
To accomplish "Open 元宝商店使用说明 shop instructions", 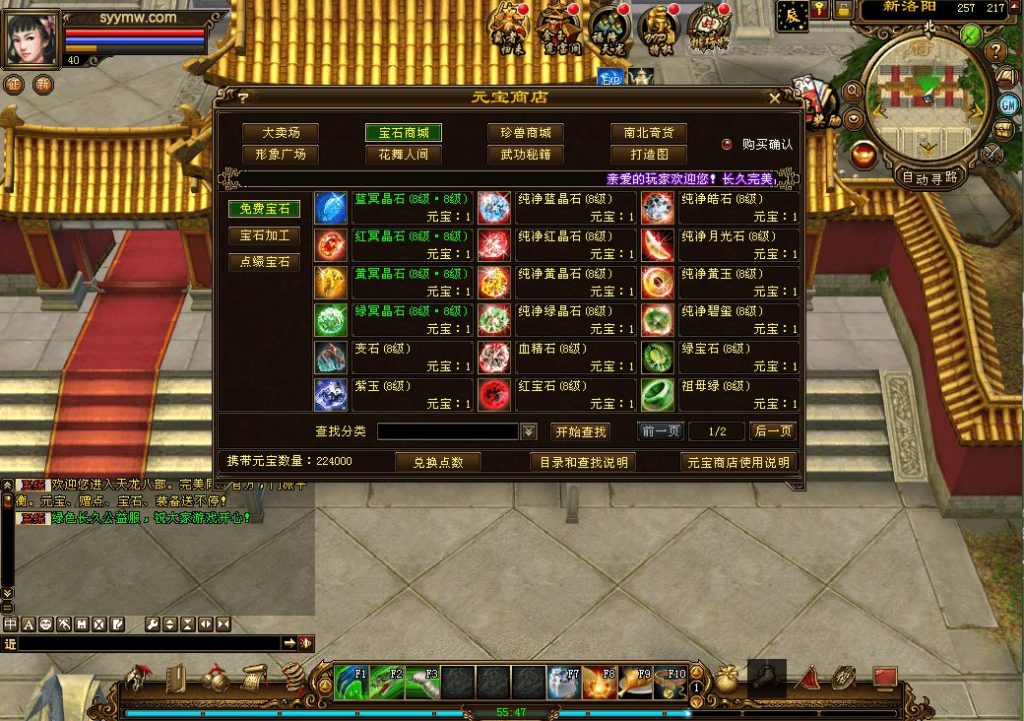I will tap(738, 462).
